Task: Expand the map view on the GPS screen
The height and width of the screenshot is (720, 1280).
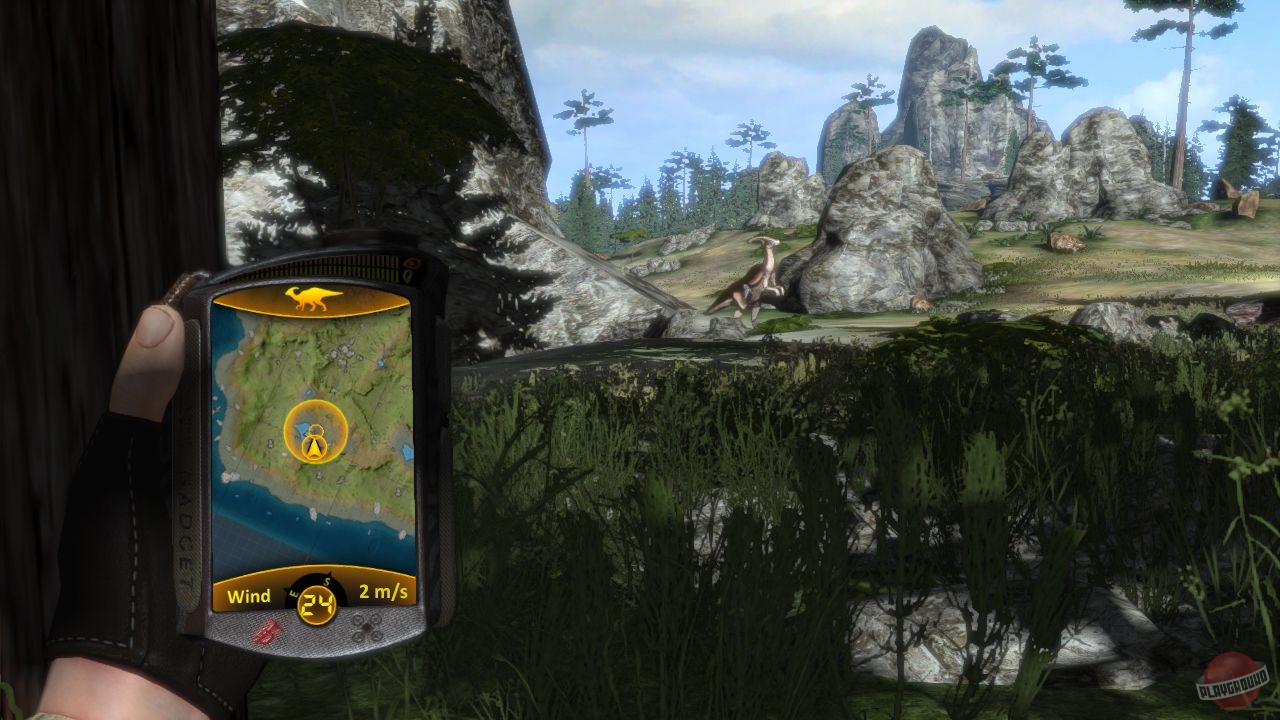Action: click(300, 490)
